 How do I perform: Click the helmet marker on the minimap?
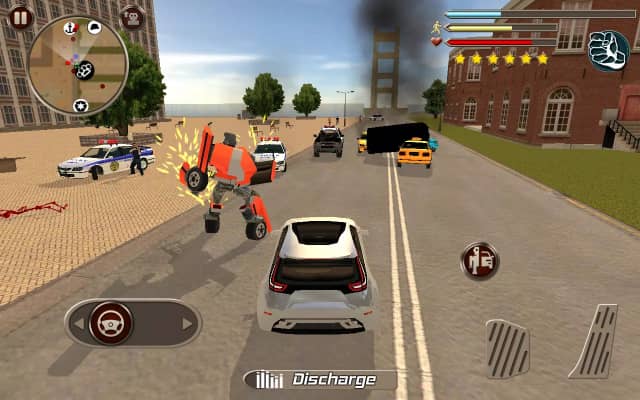(94, 27)
